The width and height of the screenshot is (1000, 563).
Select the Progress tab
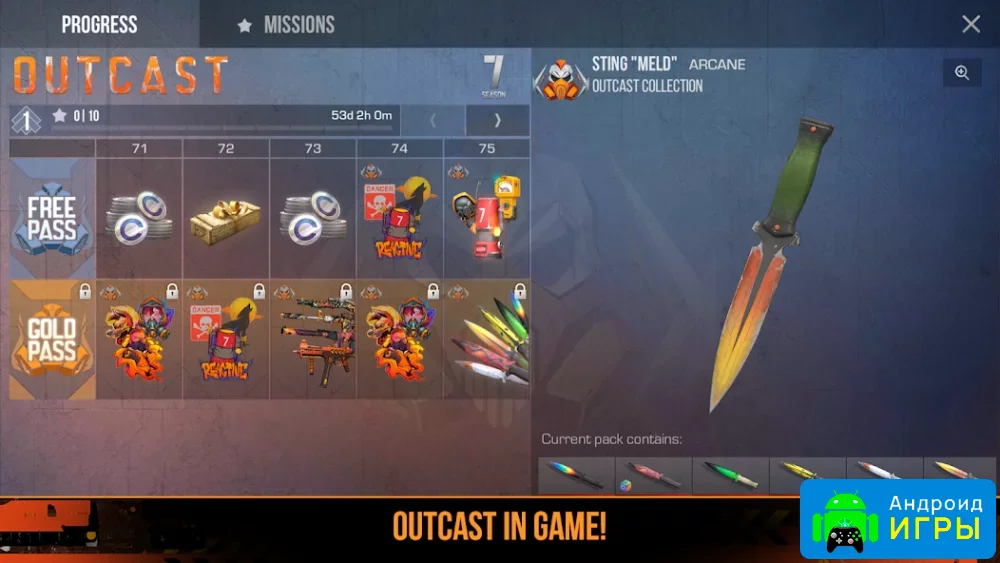click(99, 24)
